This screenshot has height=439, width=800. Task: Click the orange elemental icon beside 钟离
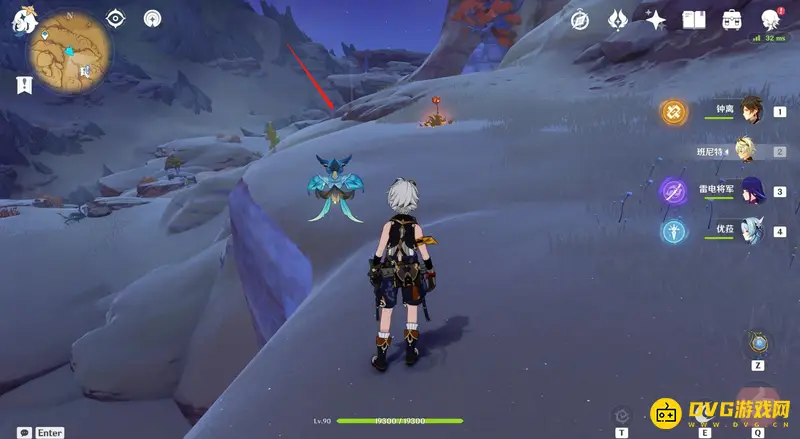pos(674,111)
